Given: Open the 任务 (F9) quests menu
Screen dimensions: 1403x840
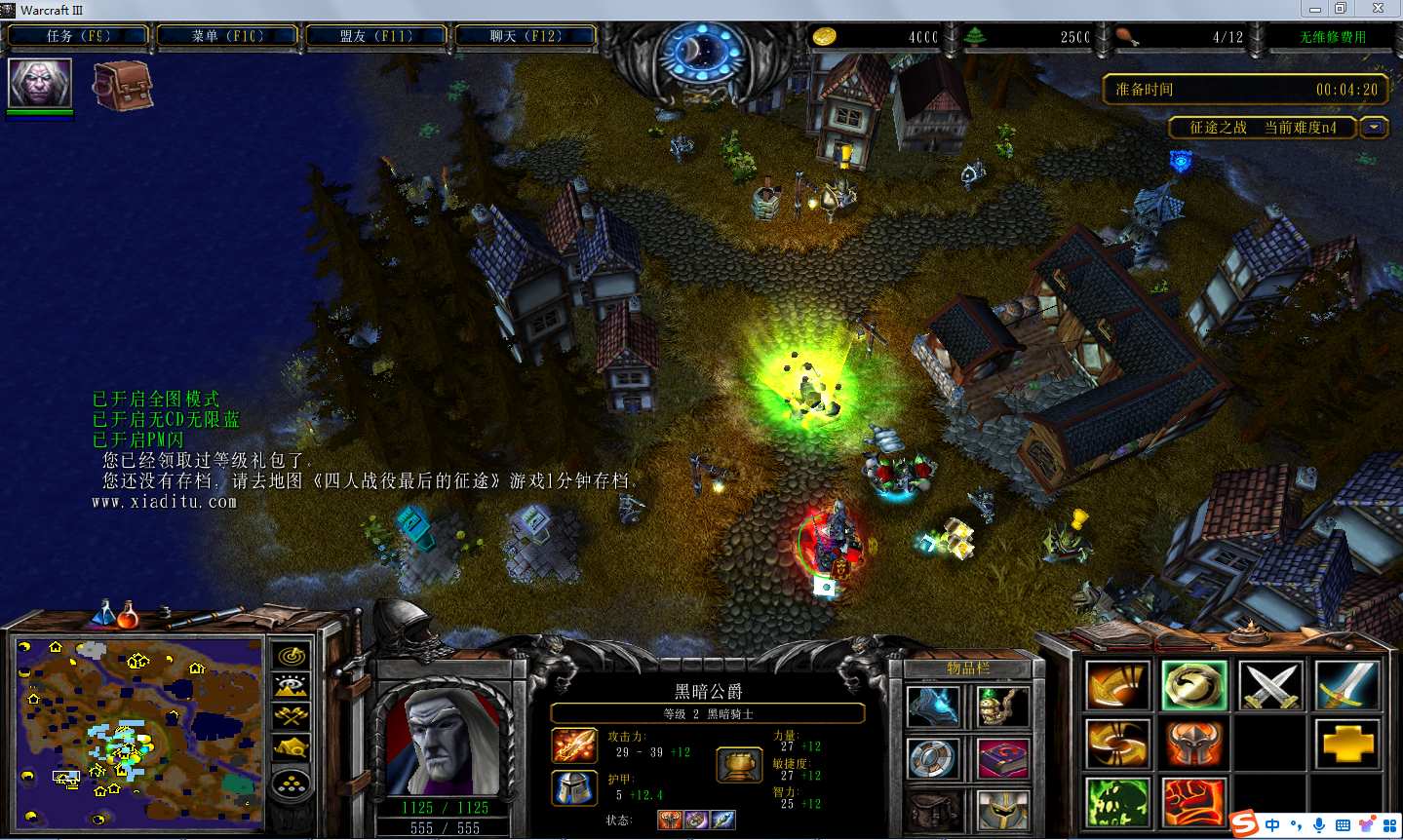Looking at the screenshot, I should [78, 36].
